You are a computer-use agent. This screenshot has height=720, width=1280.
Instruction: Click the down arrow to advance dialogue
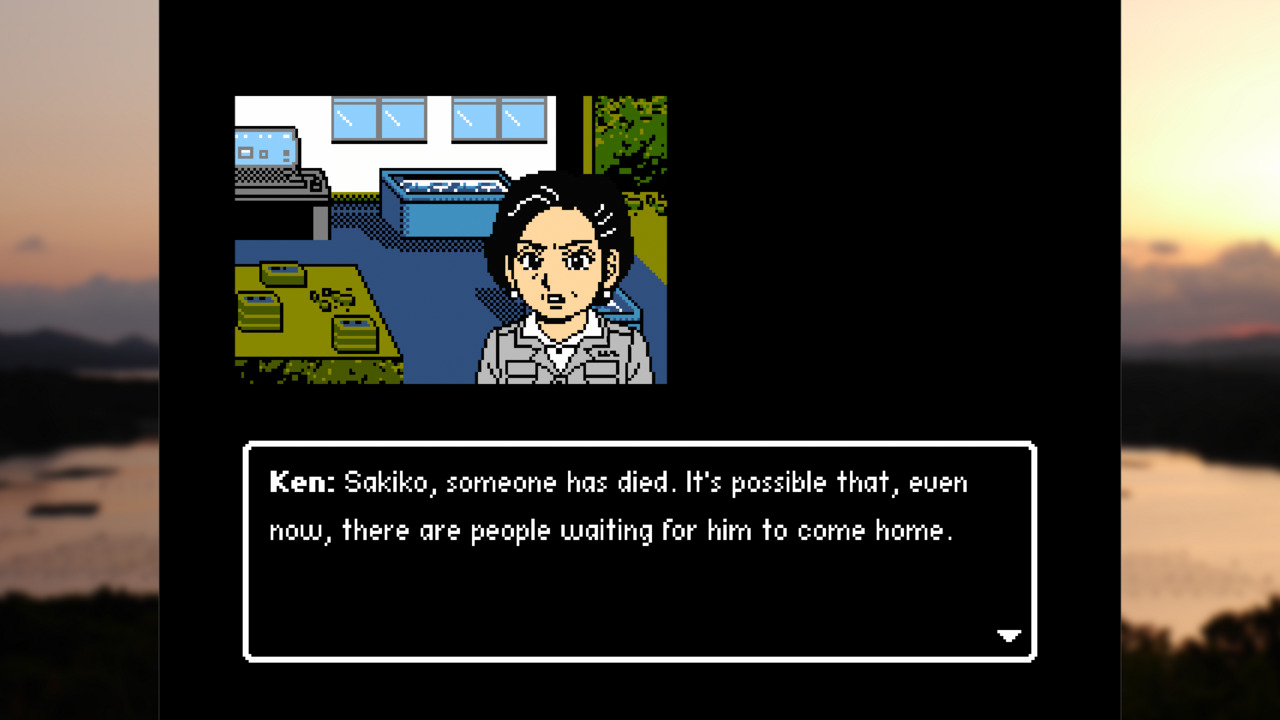coord(1007,635)
